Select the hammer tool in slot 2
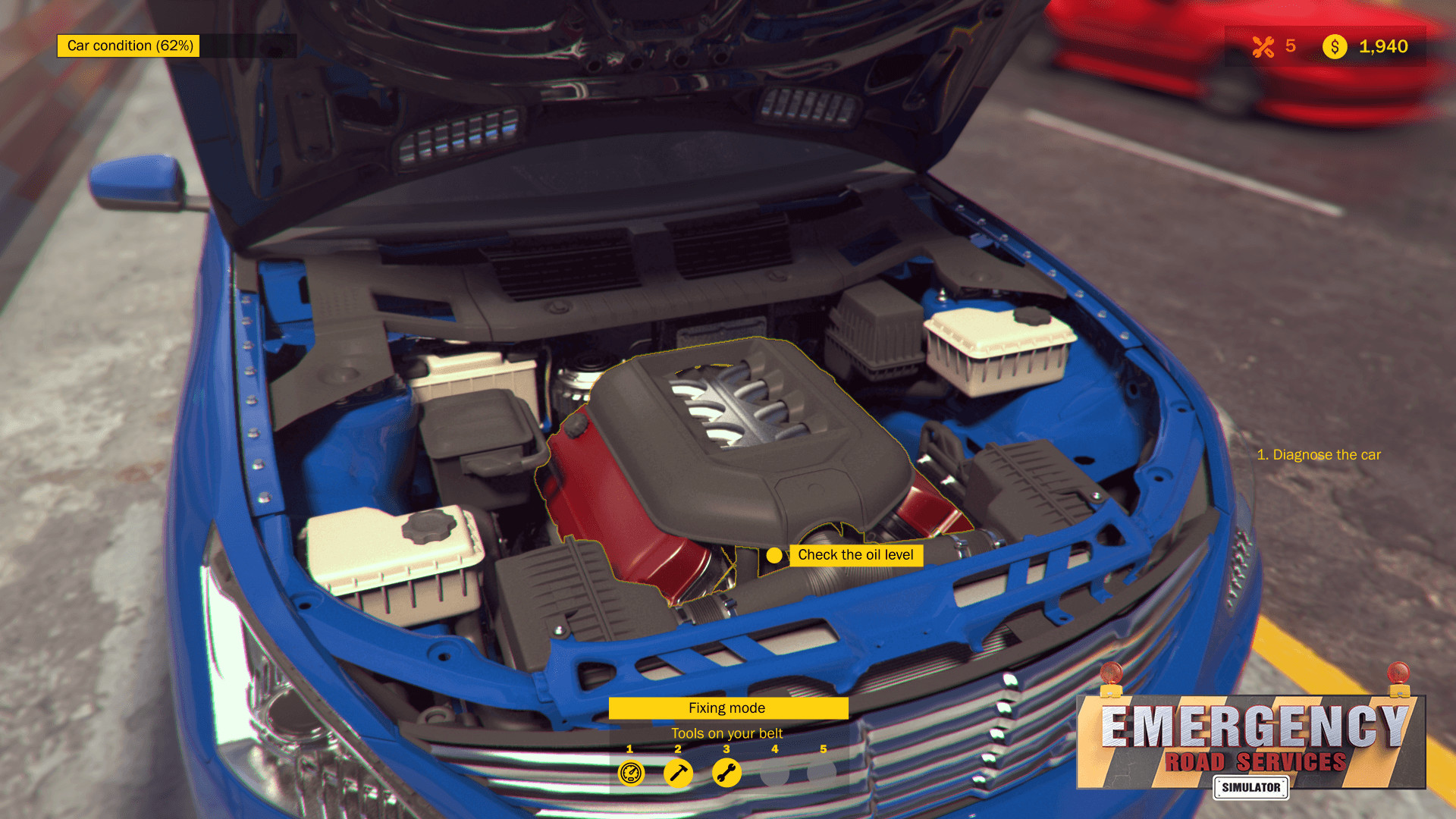This screenshot has width=1456, height=819. pyautogui.click(x=678, y=775)
